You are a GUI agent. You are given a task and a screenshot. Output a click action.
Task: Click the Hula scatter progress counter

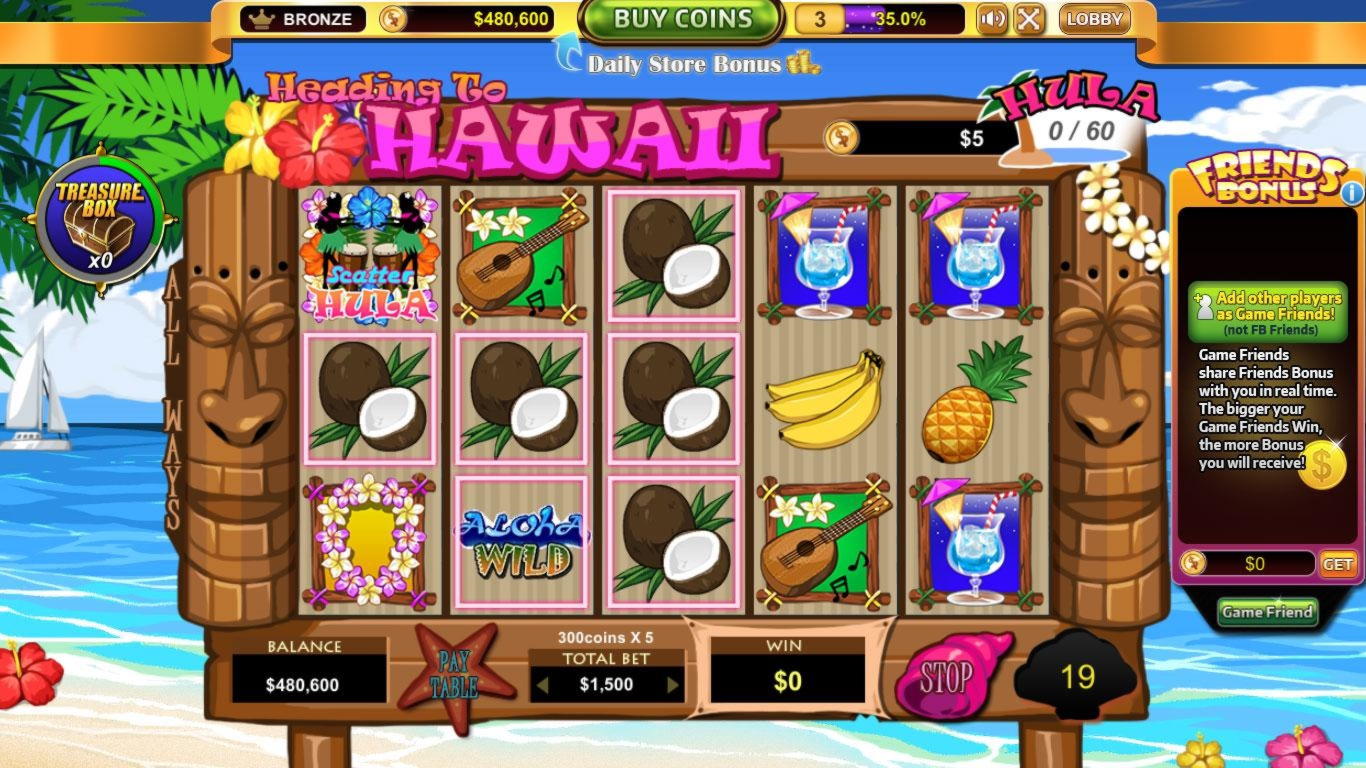pos(1080,131)
